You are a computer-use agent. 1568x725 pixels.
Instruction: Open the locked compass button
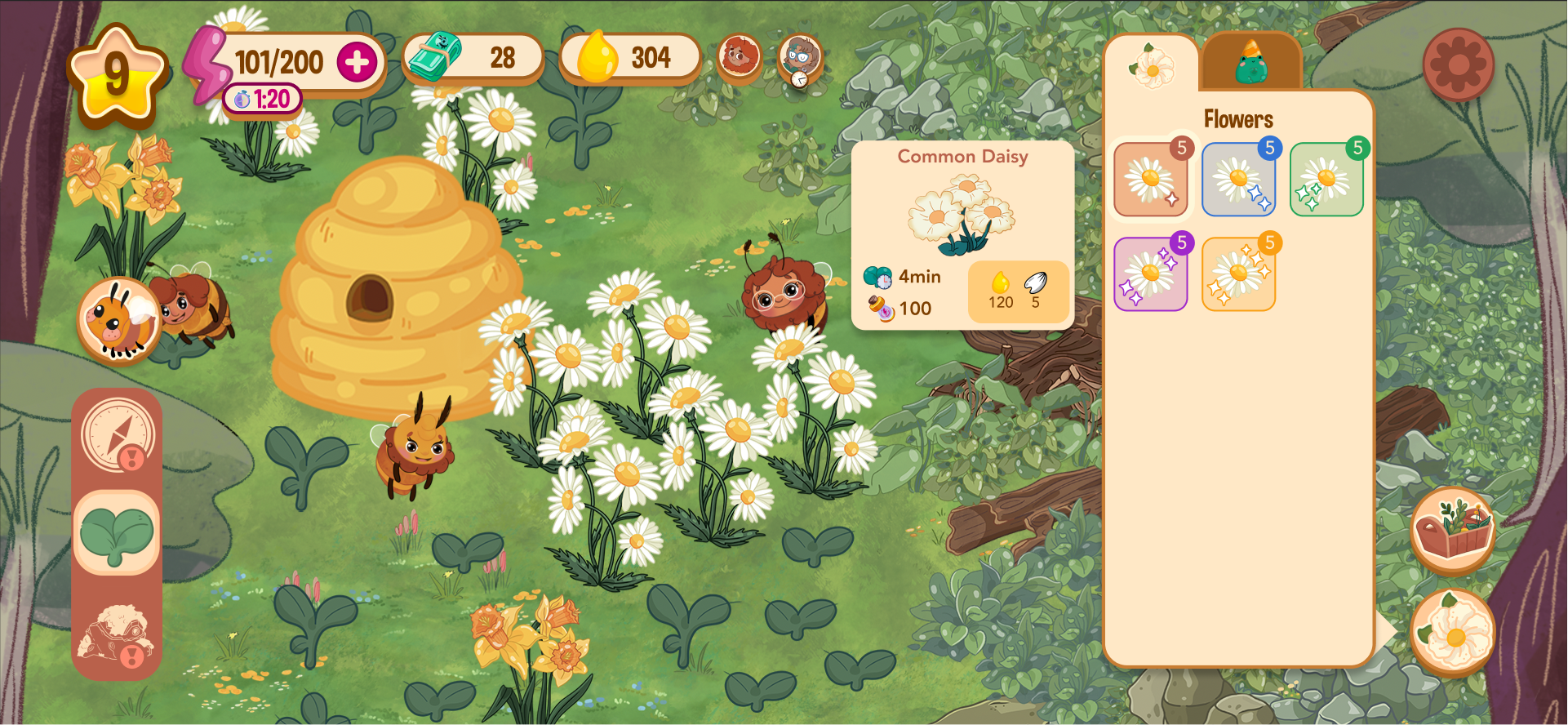coord(118,435)
